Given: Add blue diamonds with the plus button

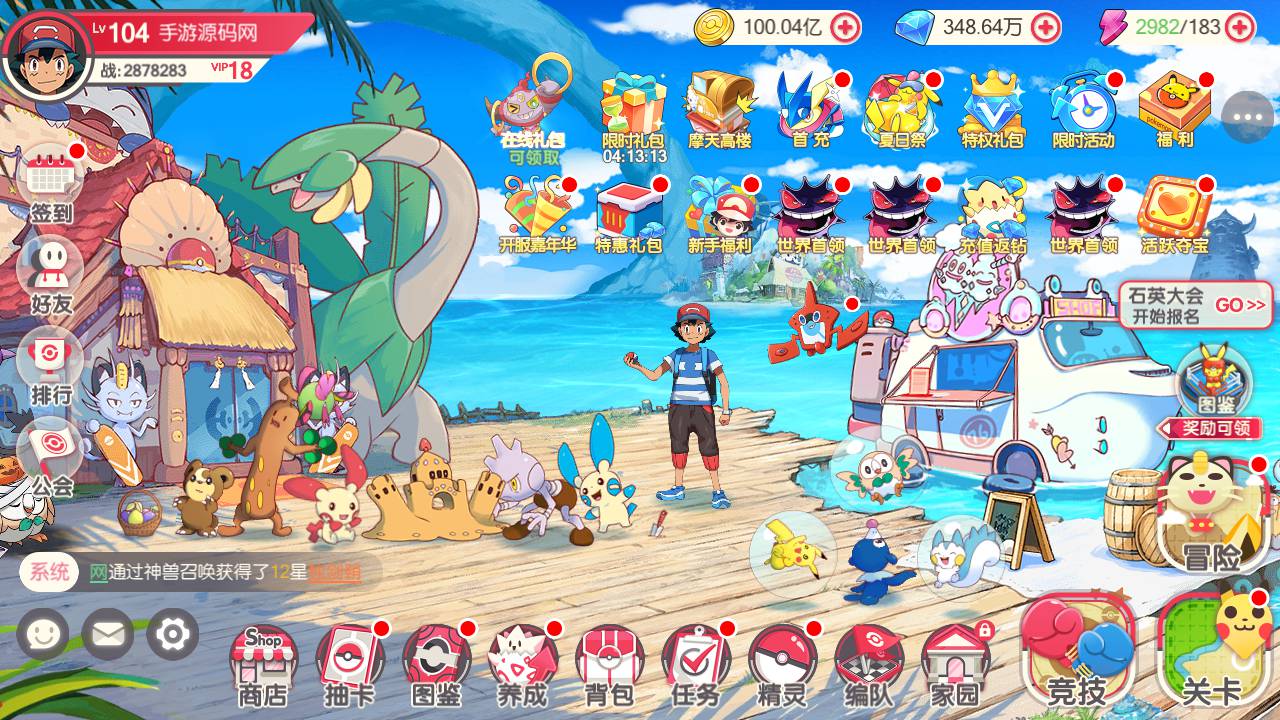Looking at the screenshot, I should click(1046, 27).
